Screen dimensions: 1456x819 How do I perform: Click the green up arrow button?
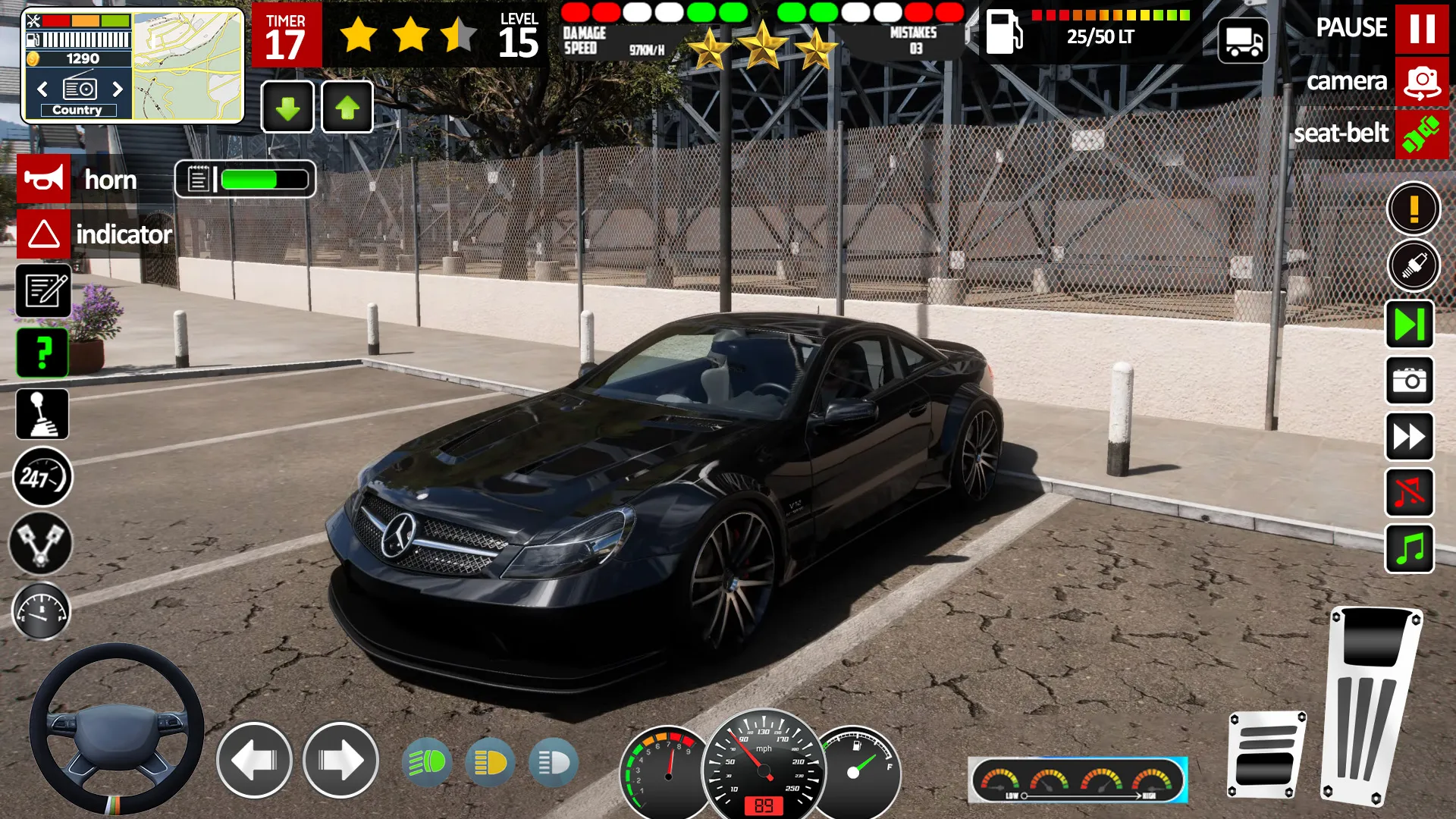pyautogui.click(x=347, y=108)
